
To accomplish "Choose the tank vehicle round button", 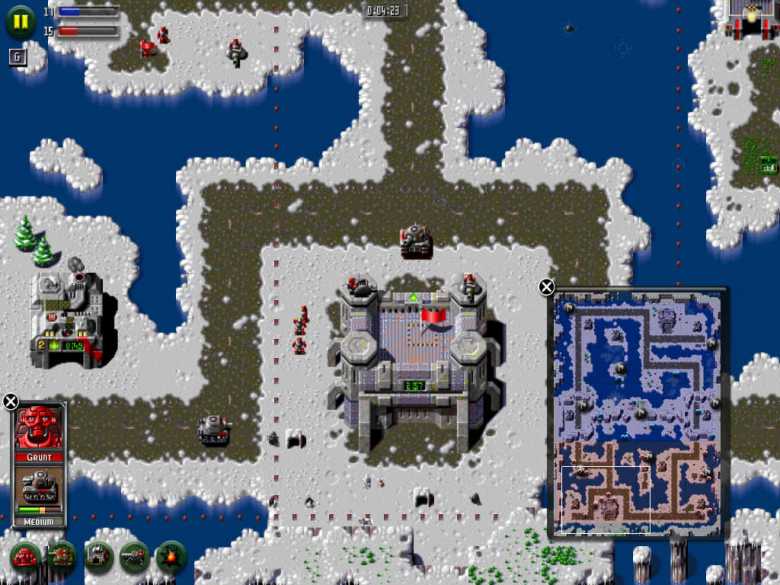I will click(62, 555).
